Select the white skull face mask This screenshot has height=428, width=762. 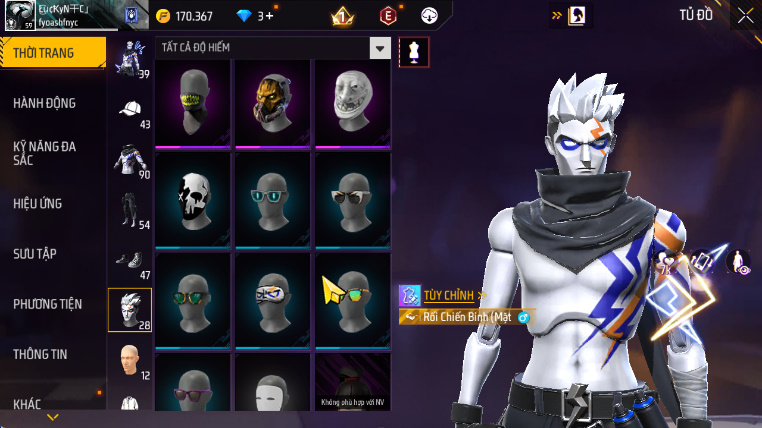[193, 198]
